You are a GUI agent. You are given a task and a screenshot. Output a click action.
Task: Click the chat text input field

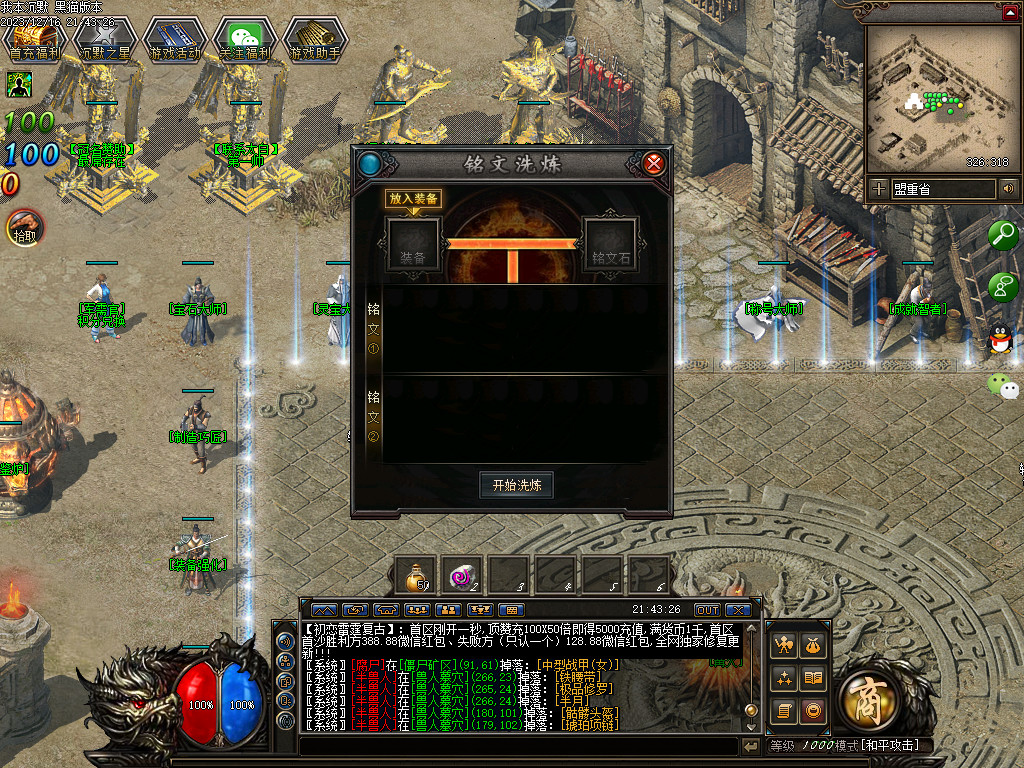click(x=518, y=746)
